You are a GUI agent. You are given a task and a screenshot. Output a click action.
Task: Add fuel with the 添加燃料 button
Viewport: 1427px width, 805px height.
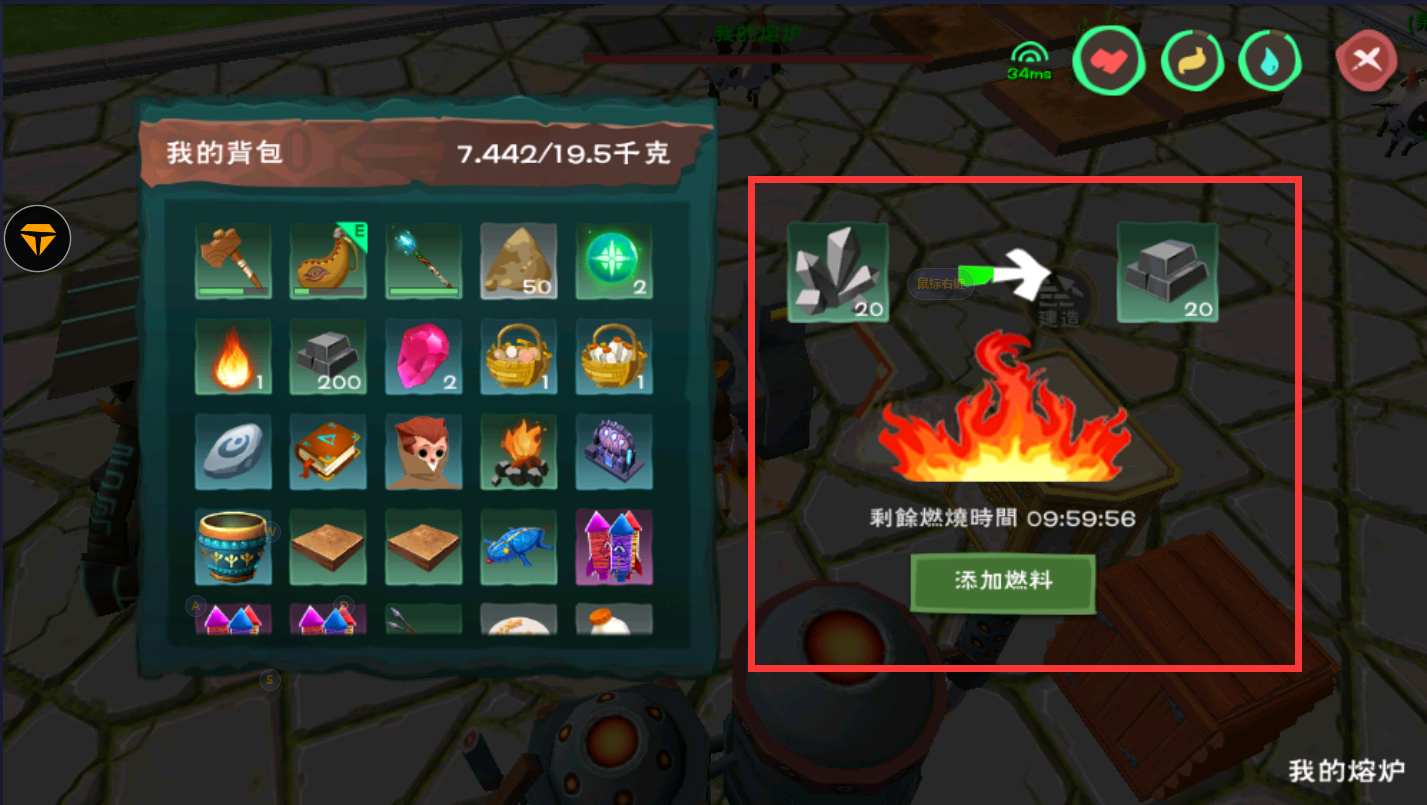pyautogui.click(x=1003, y=581)
